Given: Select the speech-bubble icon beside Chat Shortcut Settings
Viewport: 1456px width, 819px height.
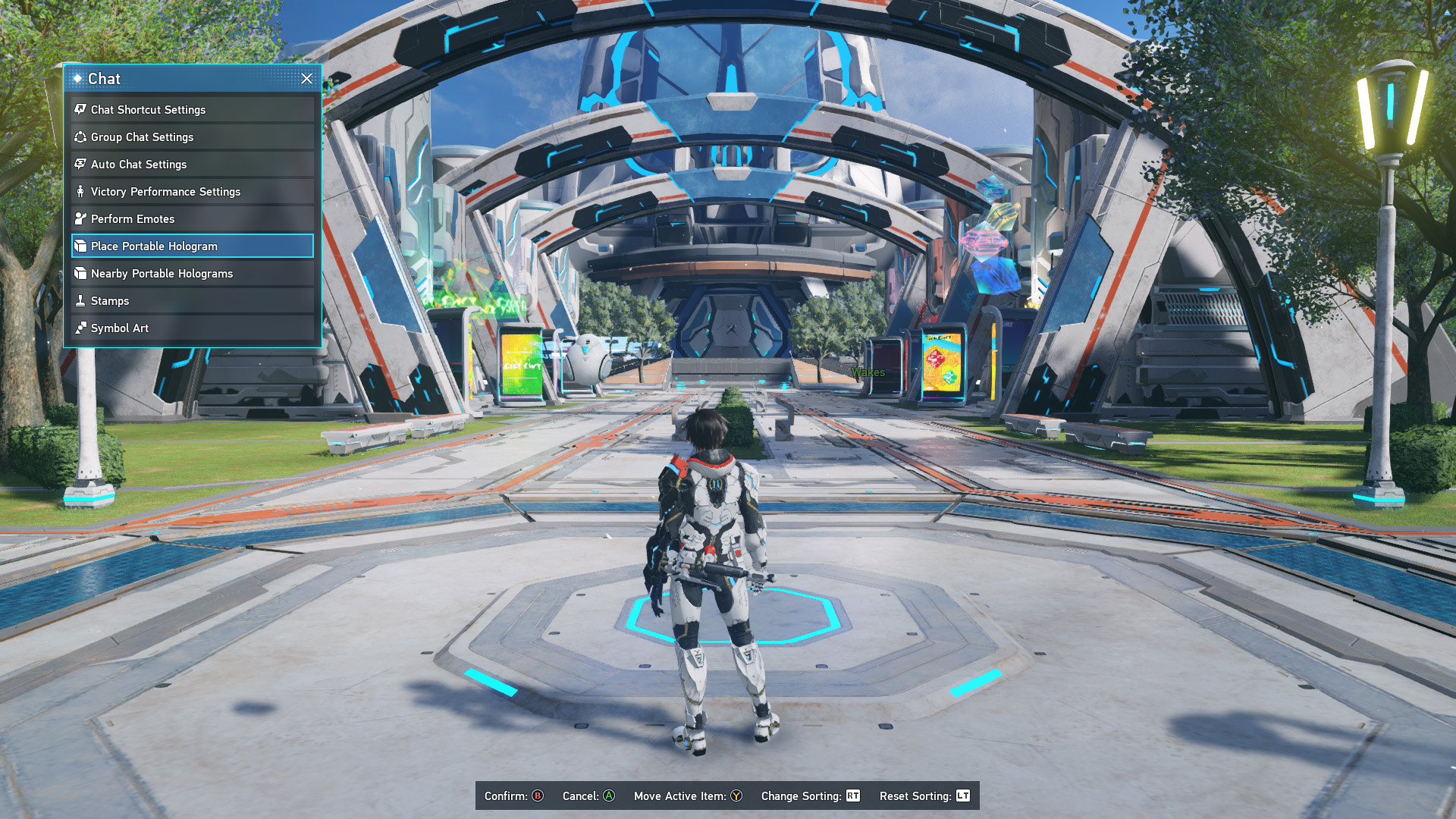Looking at the screenshot, I should 81,110.
